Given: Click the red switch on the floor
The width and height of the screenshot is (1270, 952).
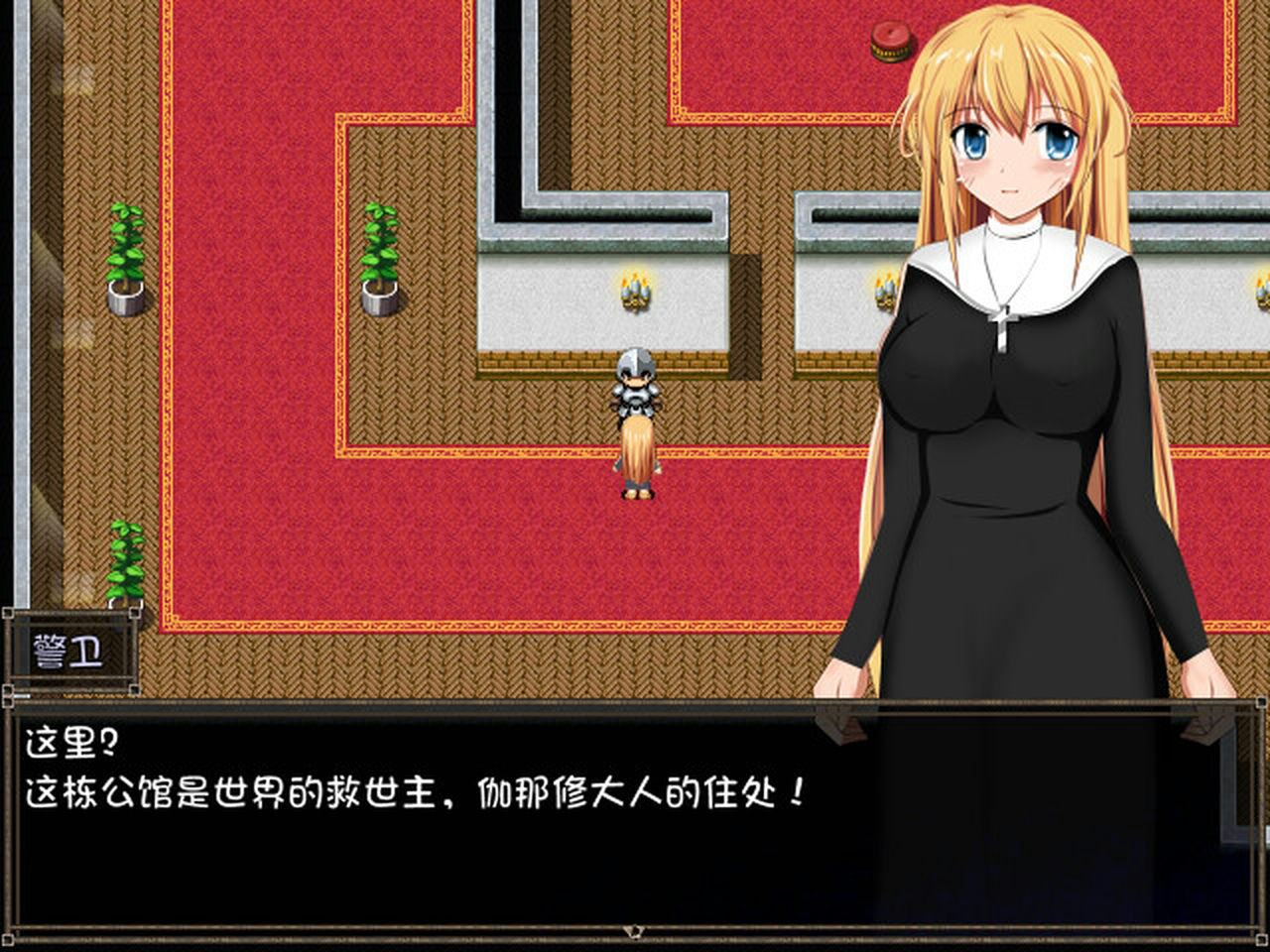Looking at the screenshot, I should coord(888,42).
